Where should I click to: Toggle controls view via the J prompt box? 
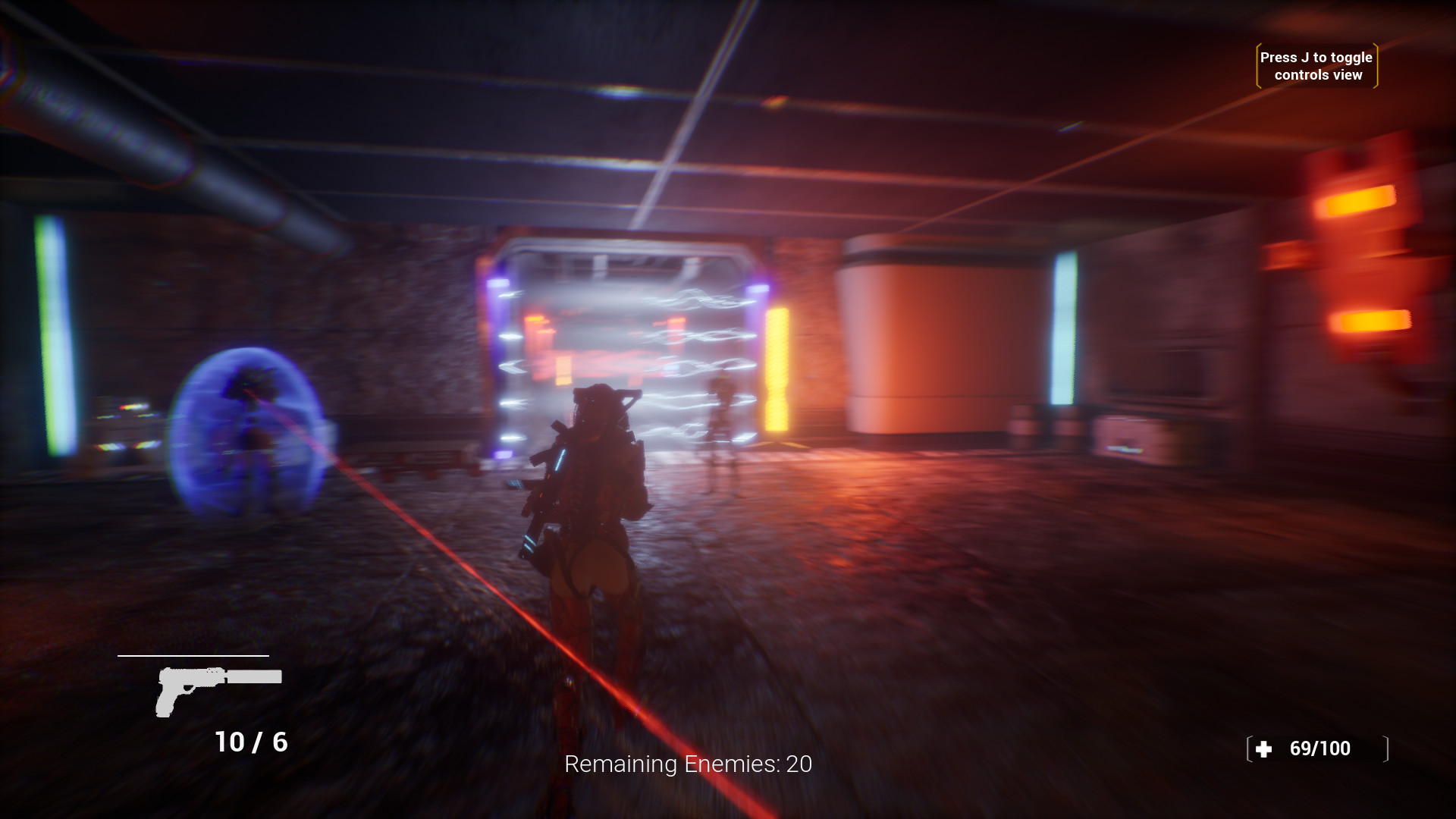[x=1316, y=66]
